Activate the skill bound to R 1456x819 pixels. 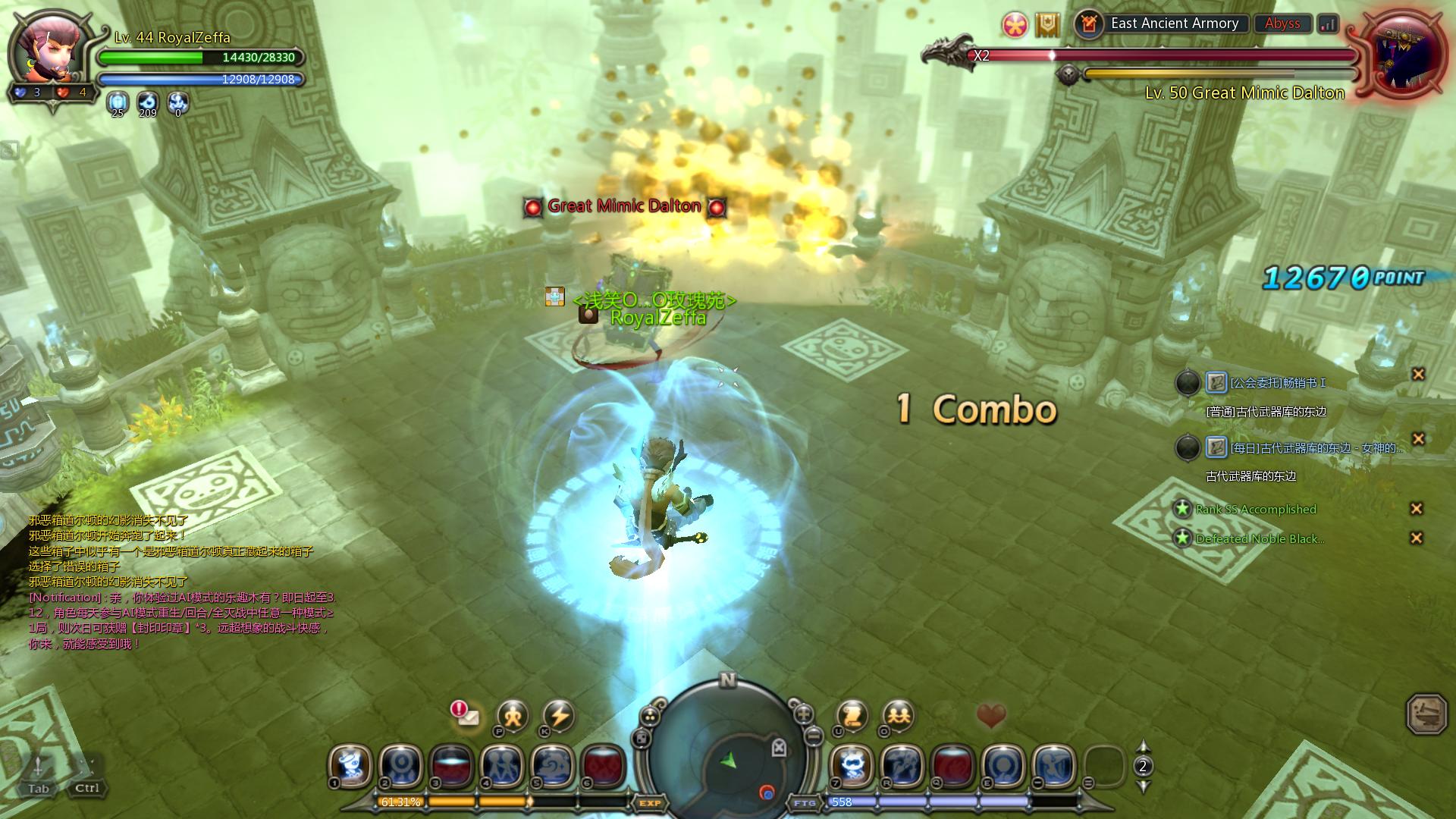point(903,766)
